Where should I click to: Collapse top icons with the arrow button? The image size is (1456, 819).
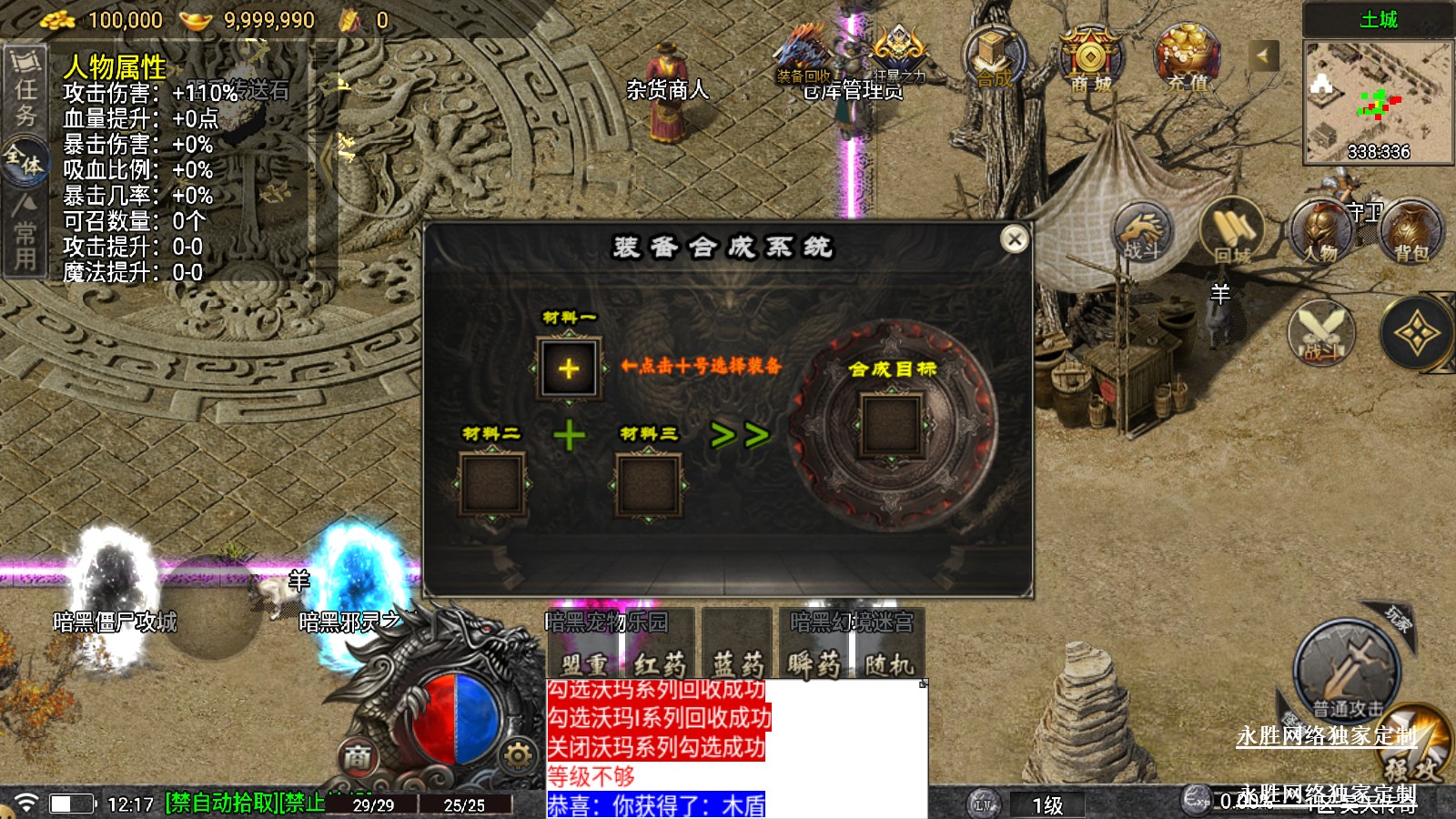tap(1262, 56)
